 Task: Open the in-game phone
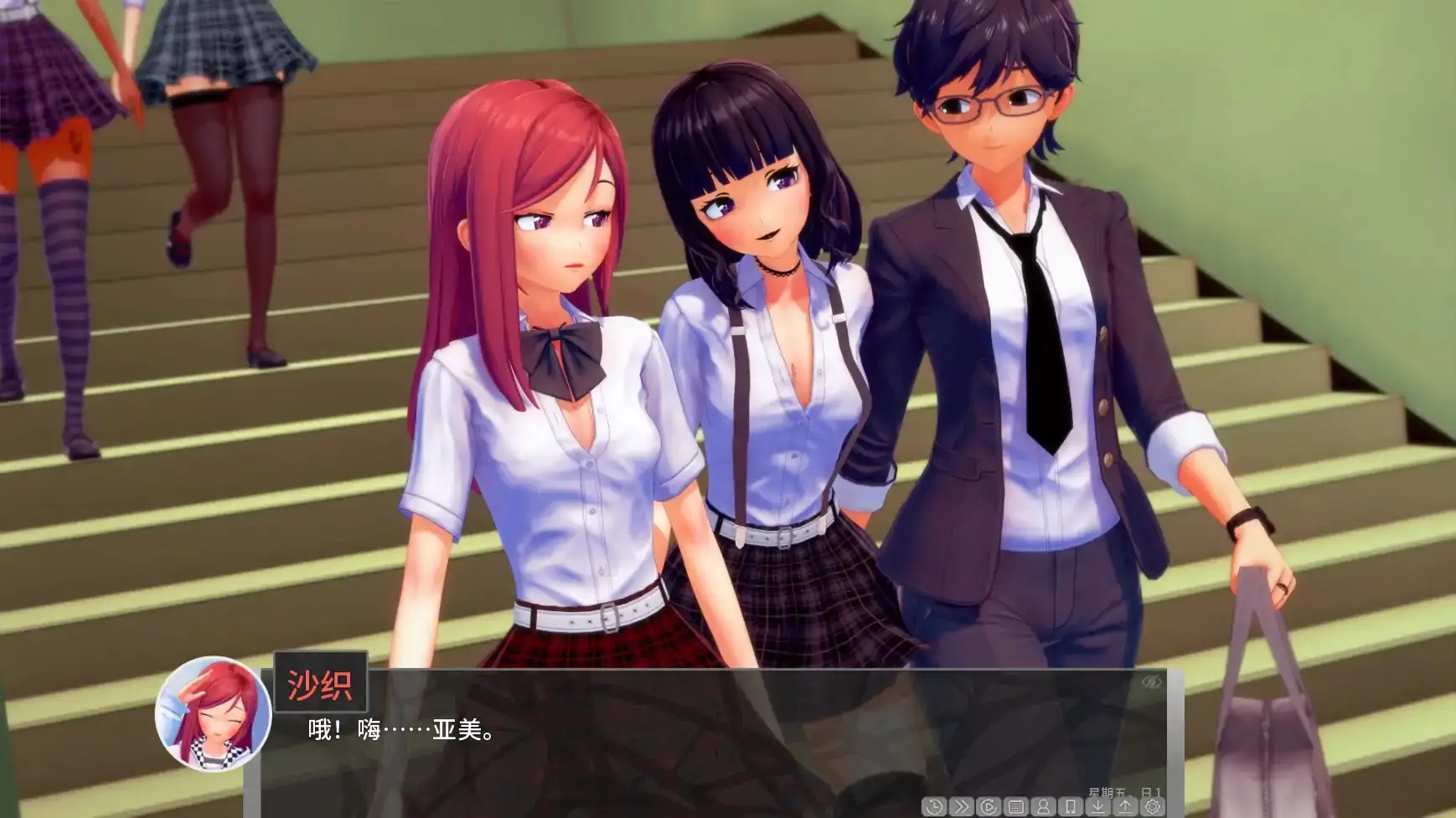1071,806
